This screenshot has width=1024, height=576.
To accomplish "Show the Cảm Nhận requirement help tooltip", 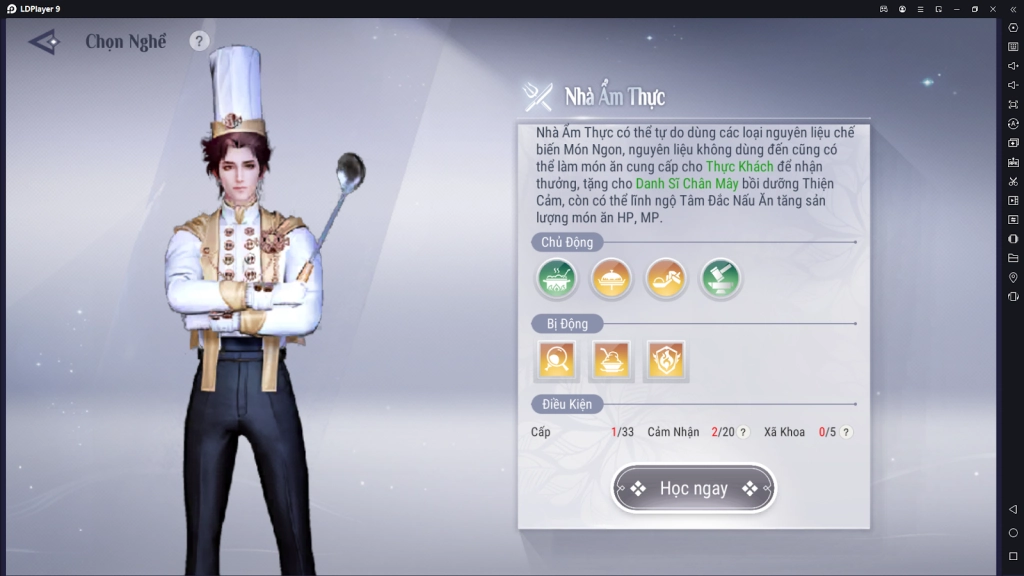I will coord(743,432).
